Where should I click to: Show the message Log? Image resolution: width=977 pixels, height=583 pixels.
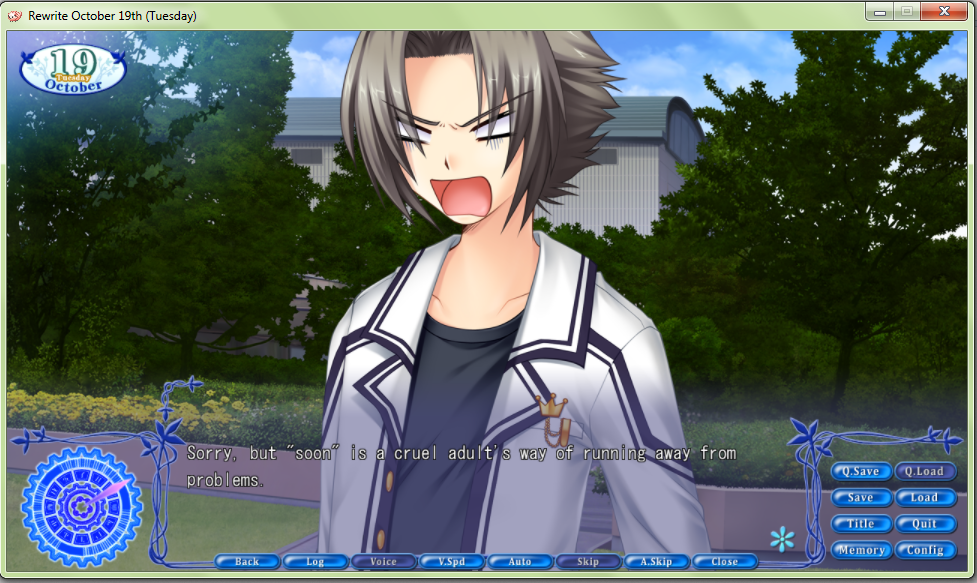click(x=315, y=562)
